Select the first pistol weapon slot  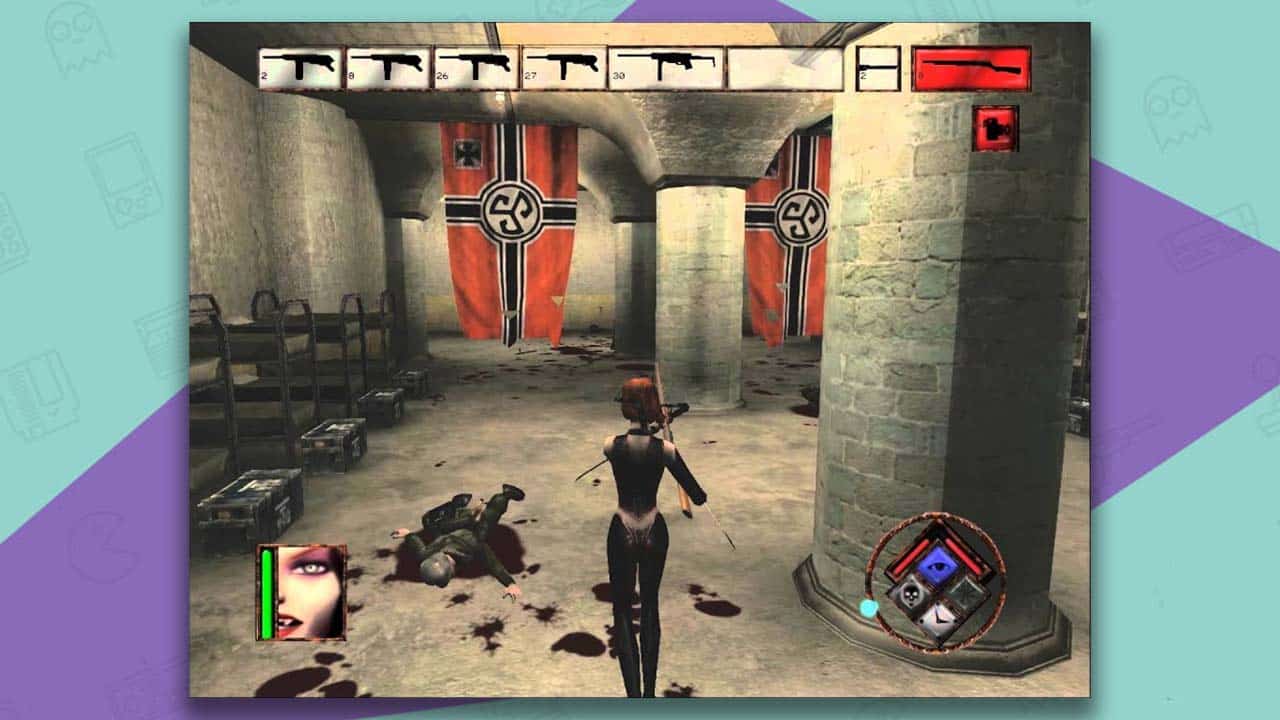[302, 65]
